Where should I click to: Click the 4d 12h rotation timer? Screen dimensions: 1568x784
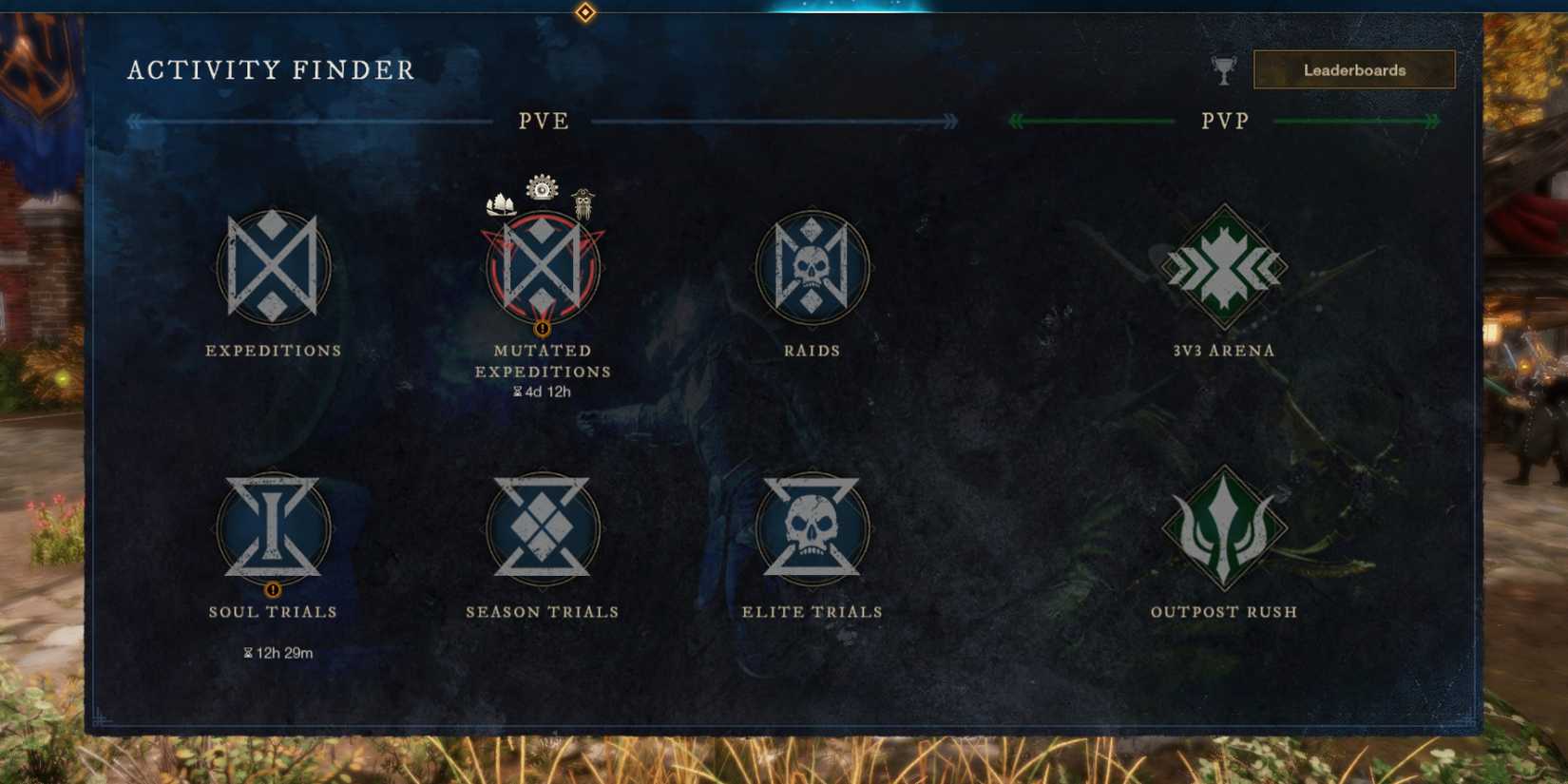pyautogui.click(x=542, y=391)
